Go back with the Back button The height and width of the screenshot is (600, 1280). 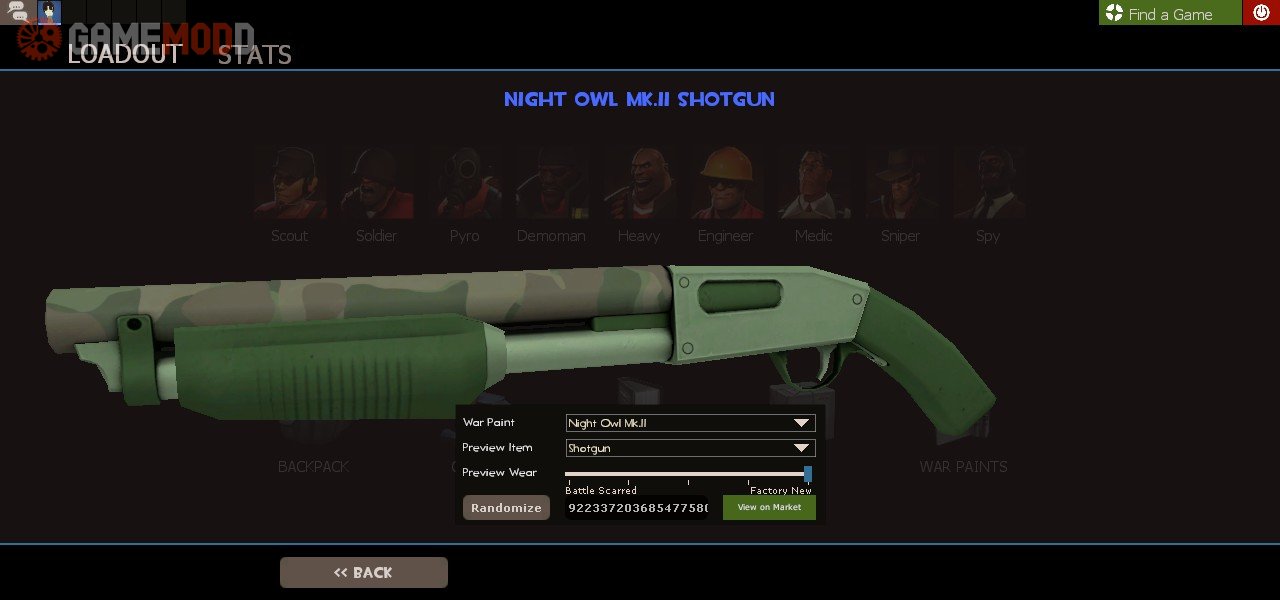pyautogui.click(x=363, y=572)
